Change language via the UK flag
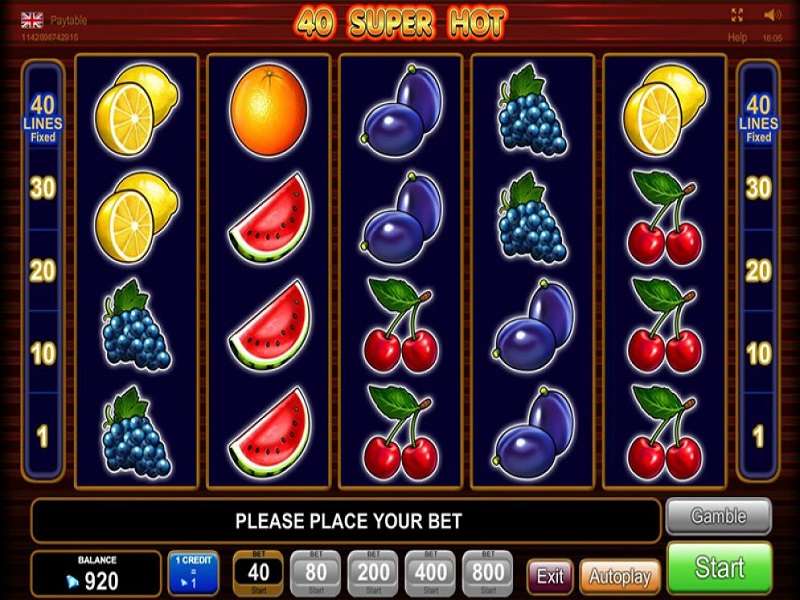 32,18
